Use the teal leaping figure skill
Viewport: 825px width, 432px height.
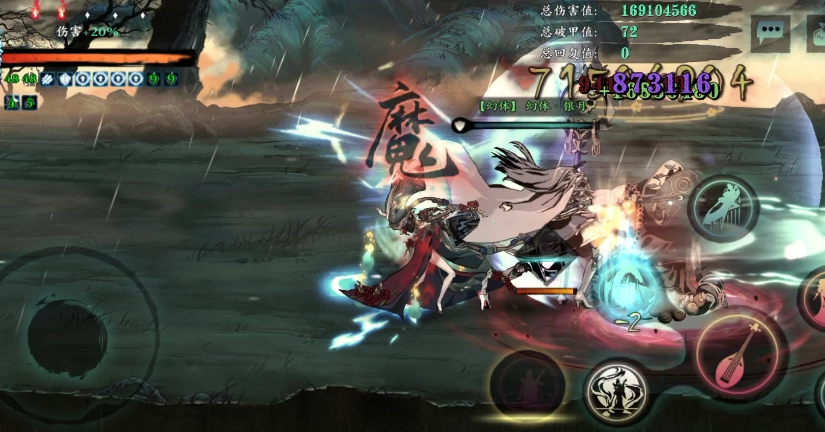point(724,208)
